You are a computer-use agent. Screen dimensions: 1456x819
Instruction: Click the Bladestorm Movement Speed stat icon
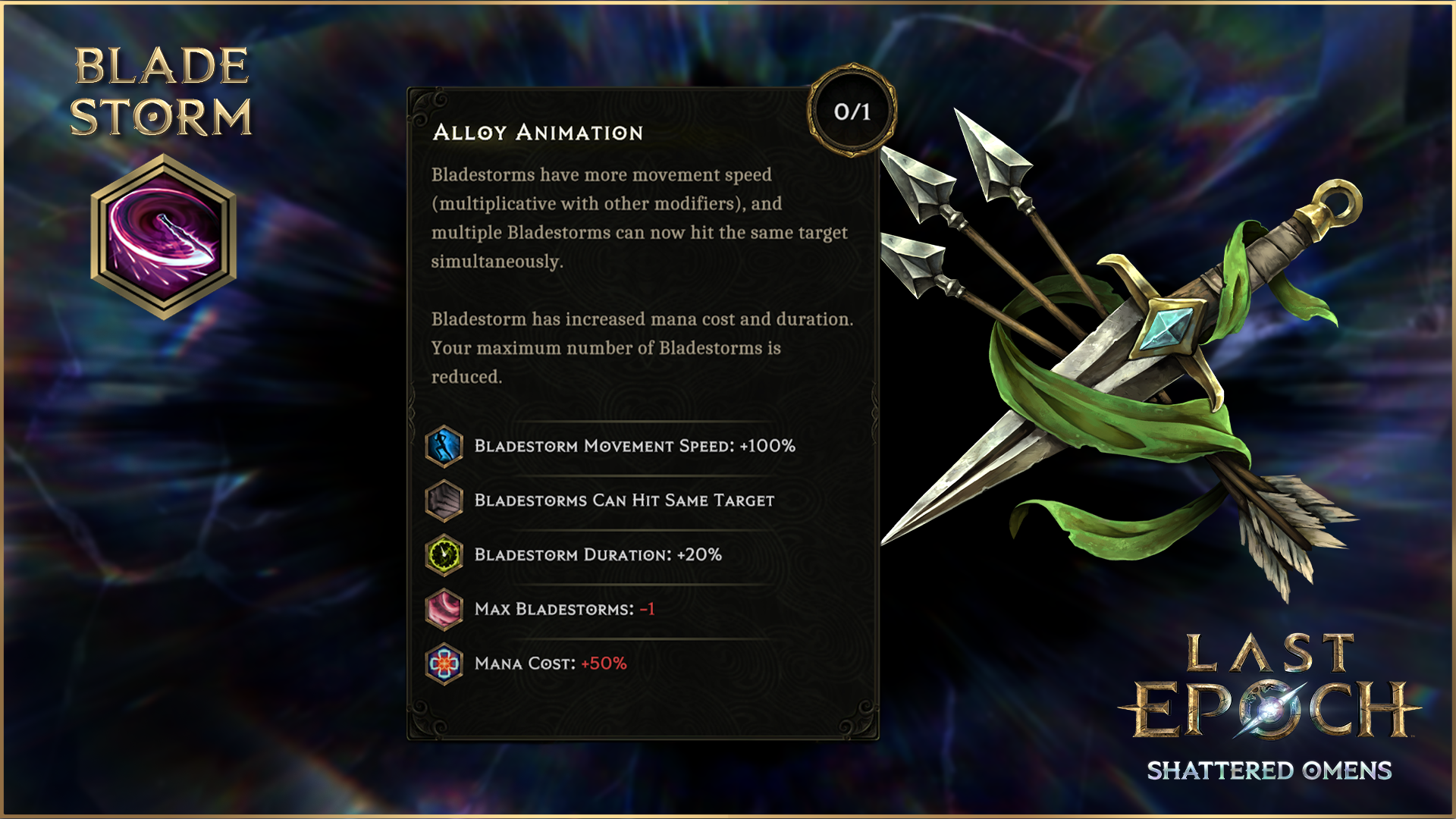[x=444, y=446]
